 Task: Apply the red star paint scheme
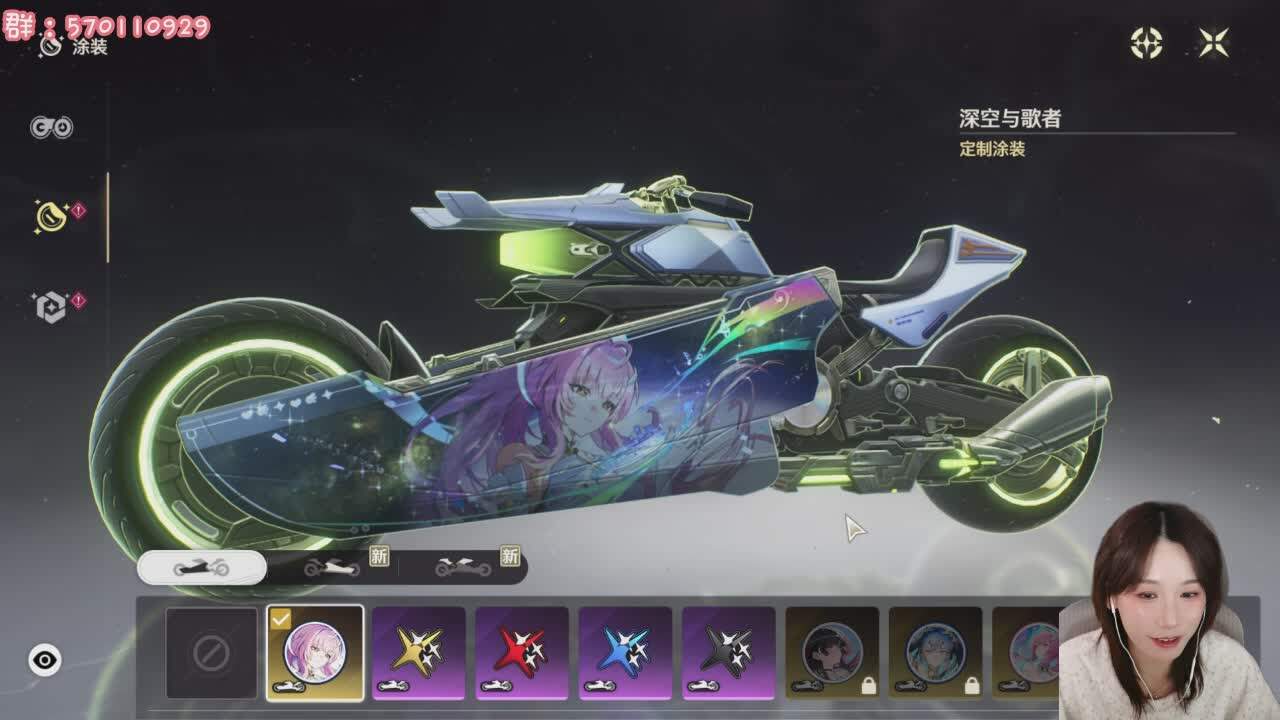(x=522, y=653)
